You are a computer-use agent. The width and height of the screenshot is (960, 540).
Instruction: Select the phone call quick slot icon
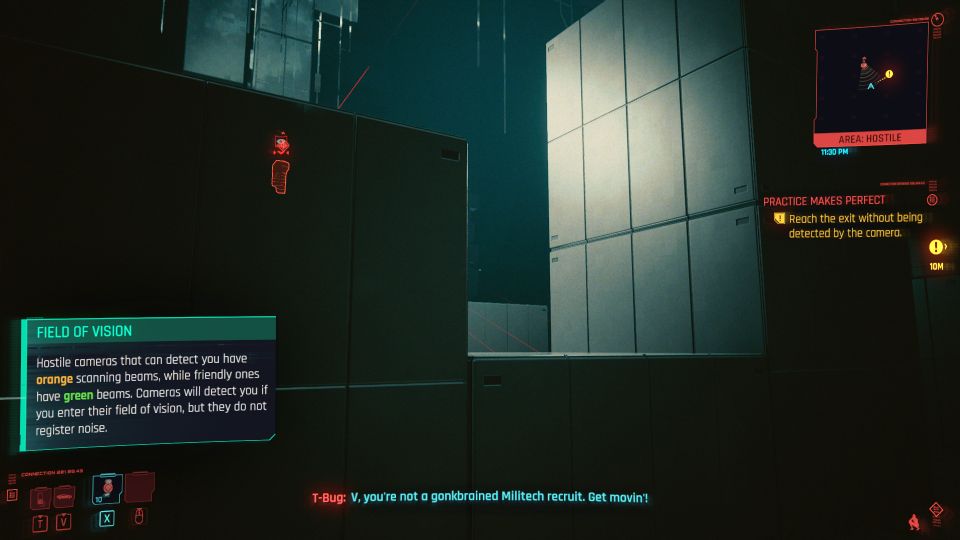pyautogui.click(x=41, y=497)
